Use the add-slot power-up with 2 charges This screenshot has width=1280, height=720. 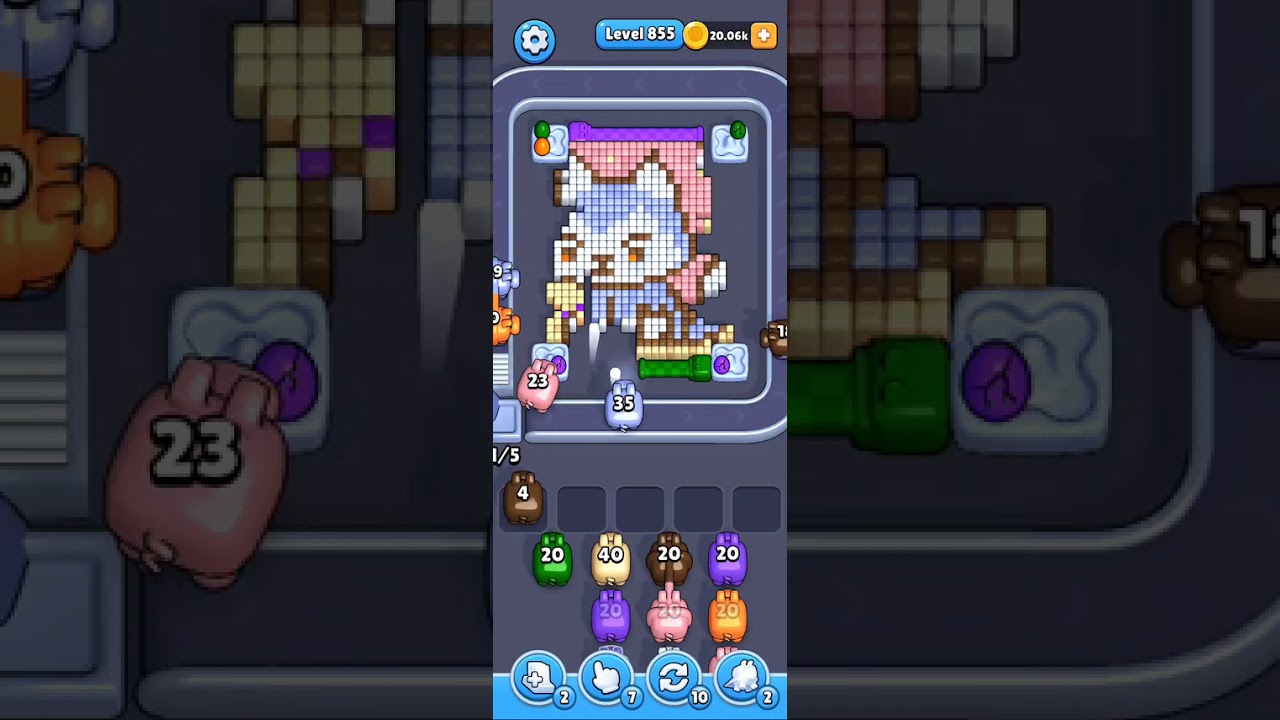[538, 679]
